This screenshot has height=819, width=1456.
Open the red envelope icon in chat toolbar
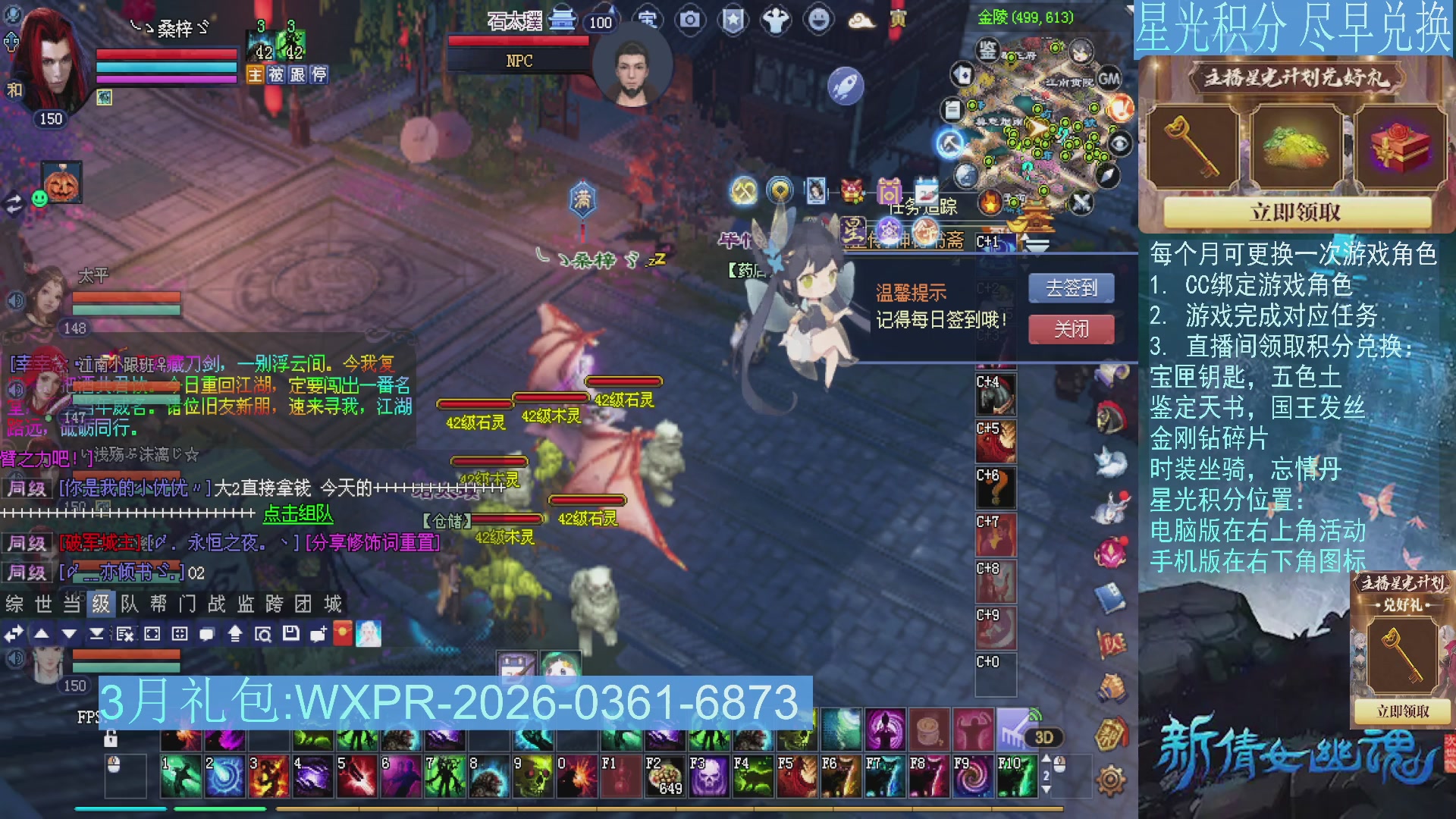click(344, 635)
